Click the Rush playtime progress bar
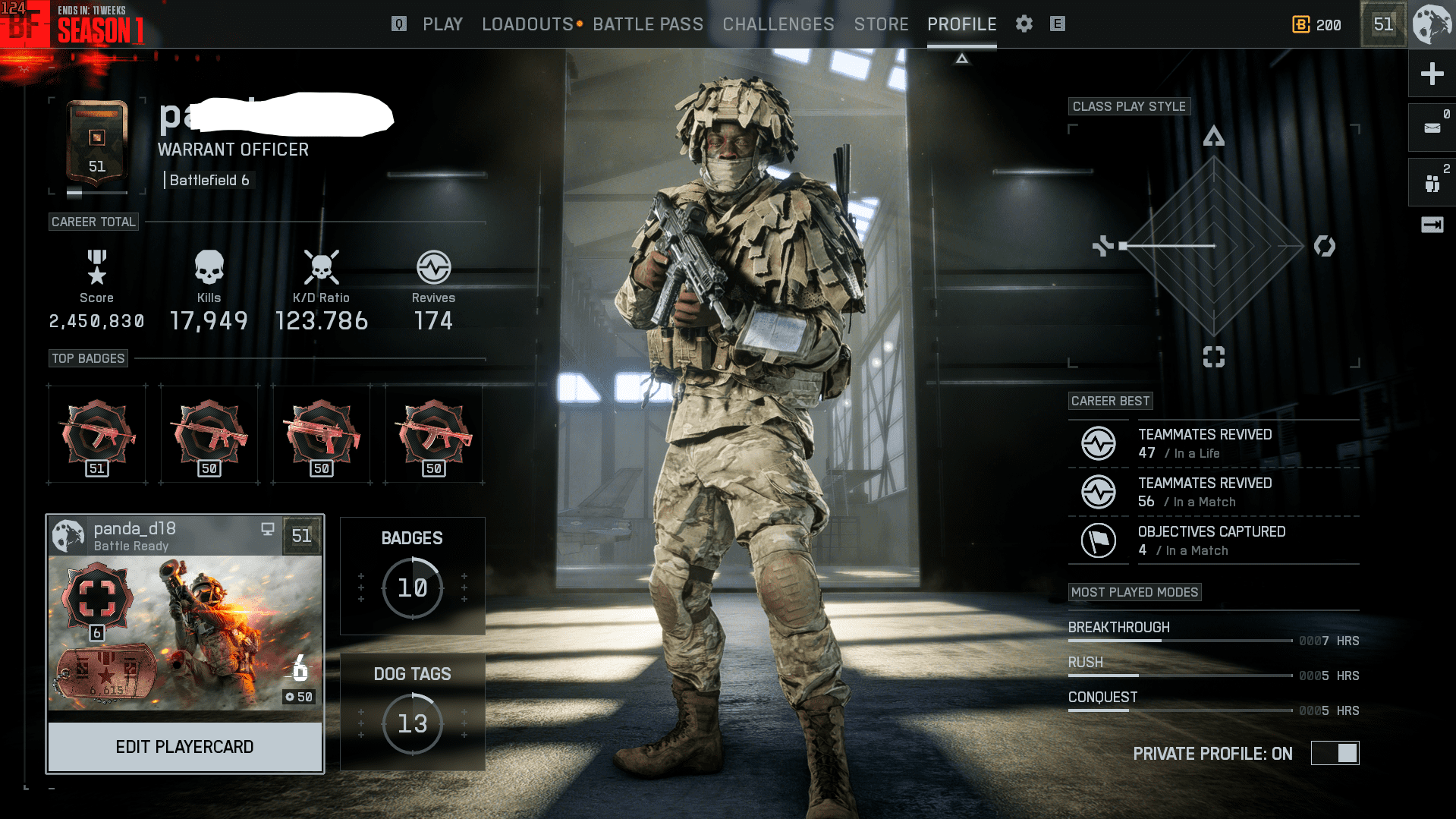This screenshot has width=1456, height=819. point(1180,675)
